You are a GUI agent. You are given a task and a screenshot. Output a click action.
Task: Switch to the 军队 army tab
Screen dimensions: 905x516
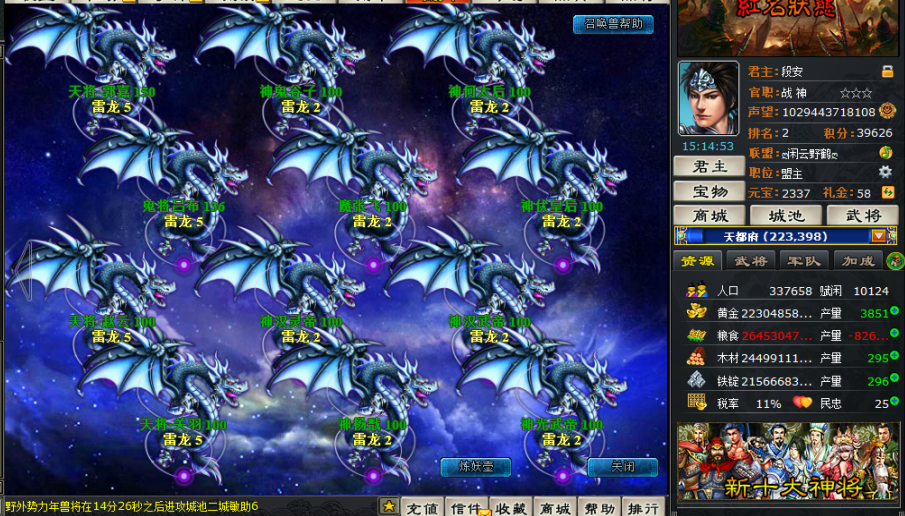[804, 261]
